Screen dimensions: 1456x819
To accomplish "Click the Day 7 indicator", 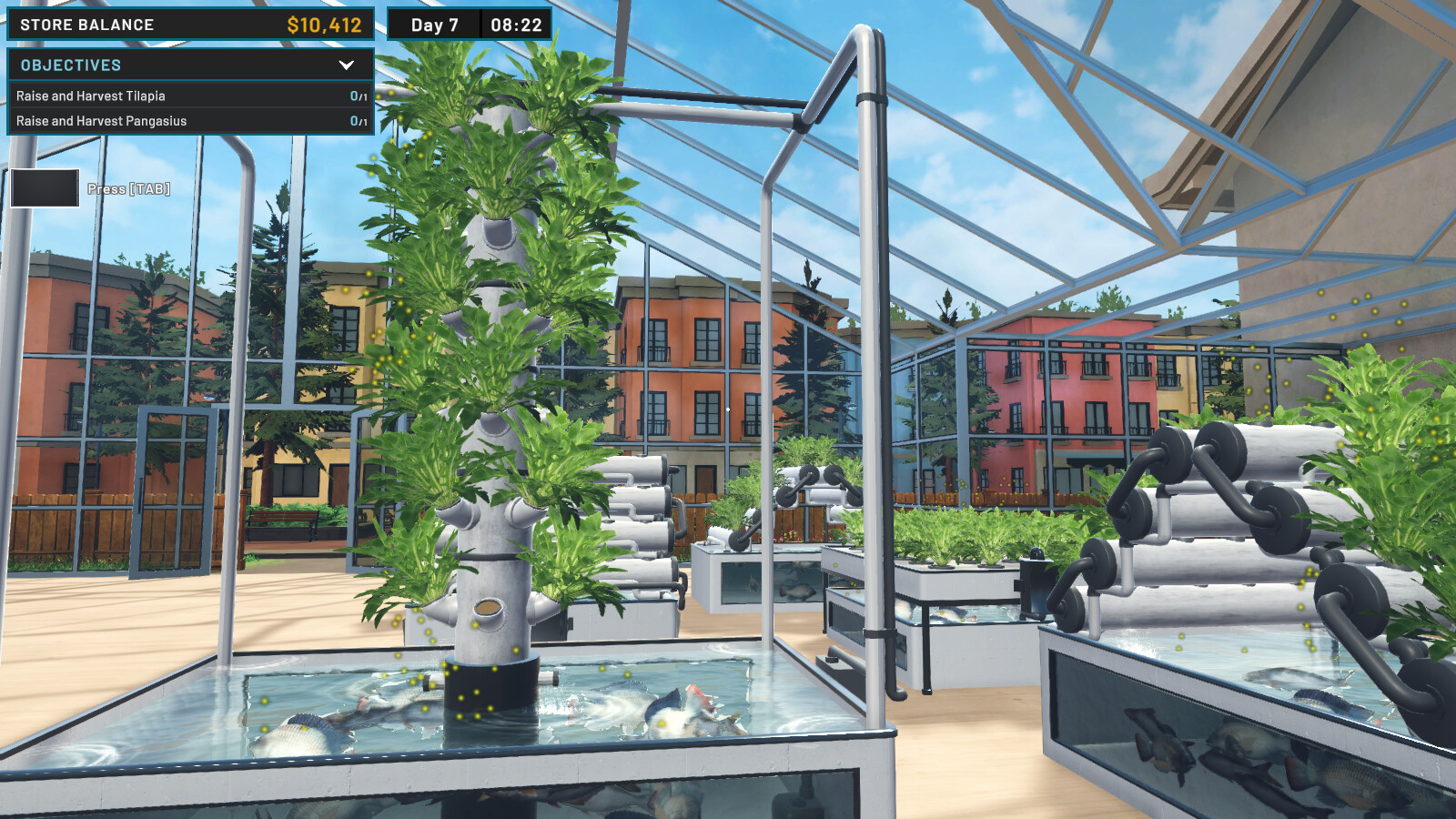I will [435, 25].
